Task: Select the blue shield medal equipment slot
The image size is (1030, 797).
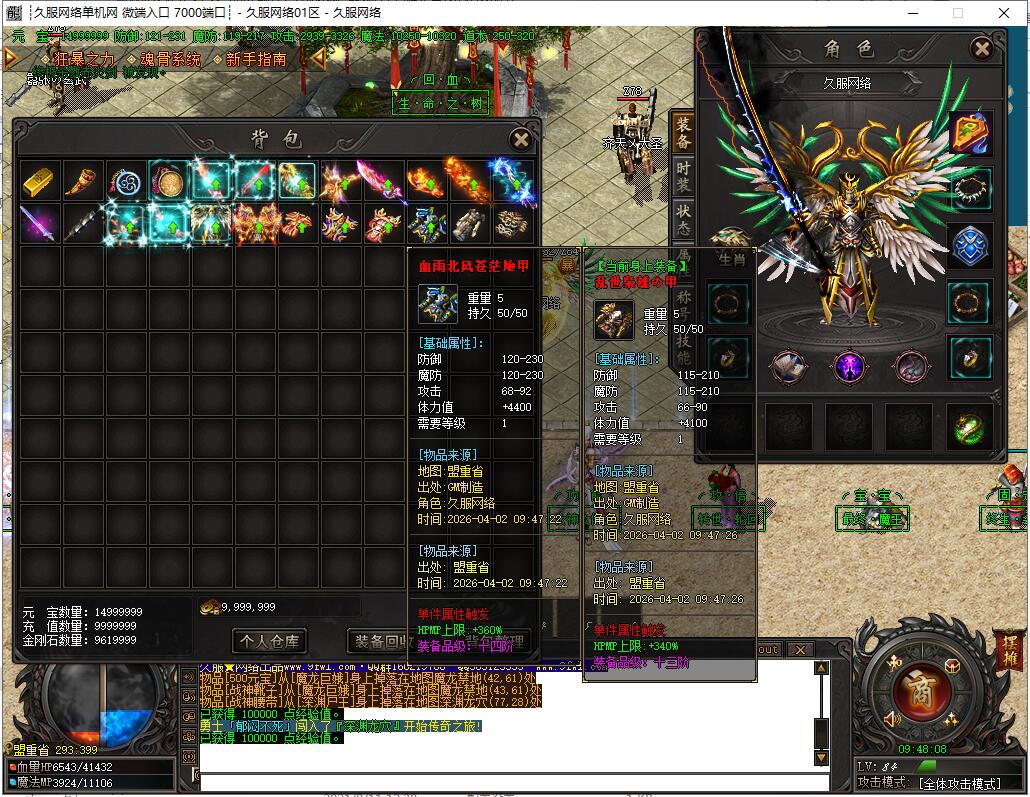Action: (970, 246)
